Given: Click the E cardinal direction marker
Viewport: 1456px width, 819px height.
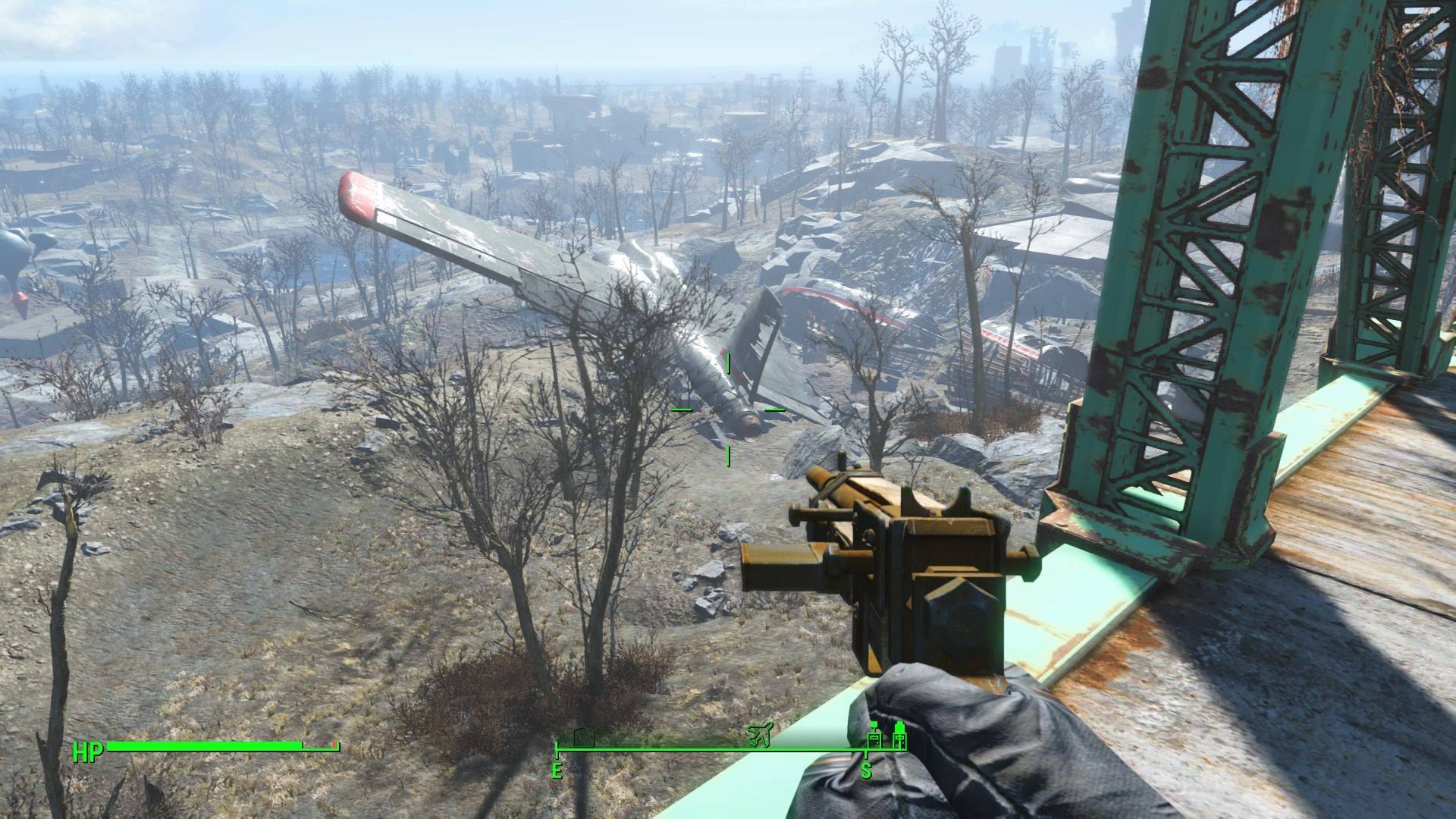Looking at the screenshot, I should (557, 770).
